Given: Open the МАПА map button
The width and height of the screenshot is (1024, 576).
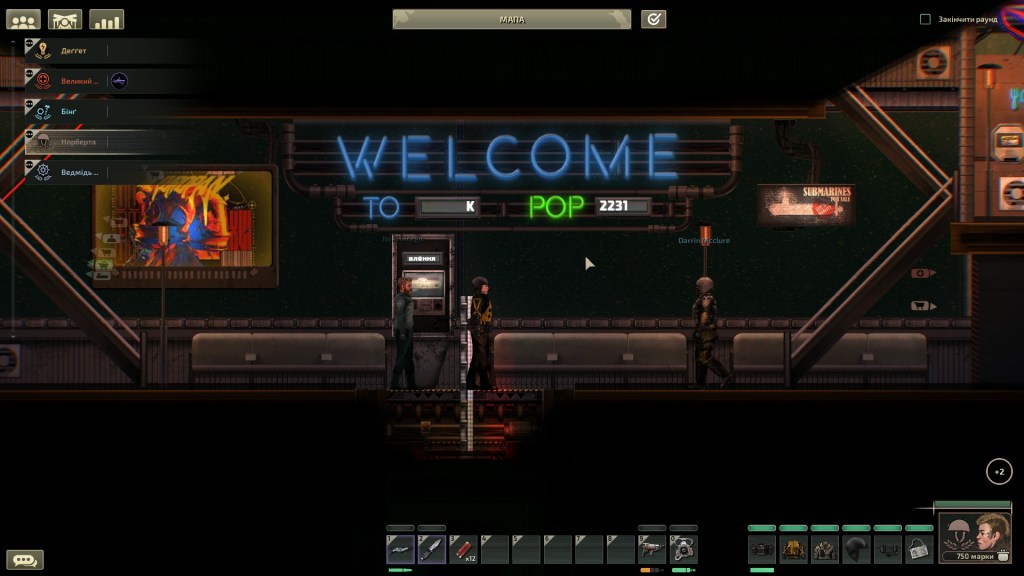Looking at the screenshot, I should [511, 19].
